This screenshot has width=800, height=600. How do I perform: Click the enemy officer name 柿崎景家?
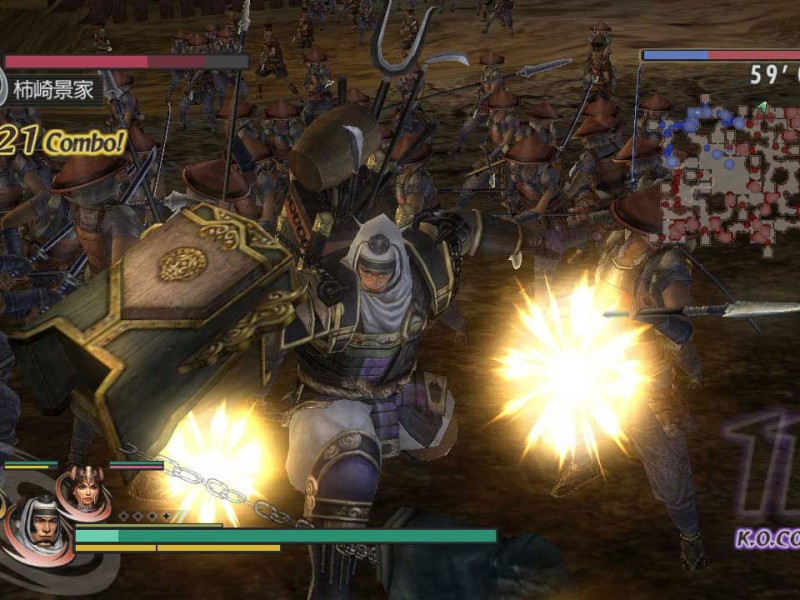click(57, 89)
